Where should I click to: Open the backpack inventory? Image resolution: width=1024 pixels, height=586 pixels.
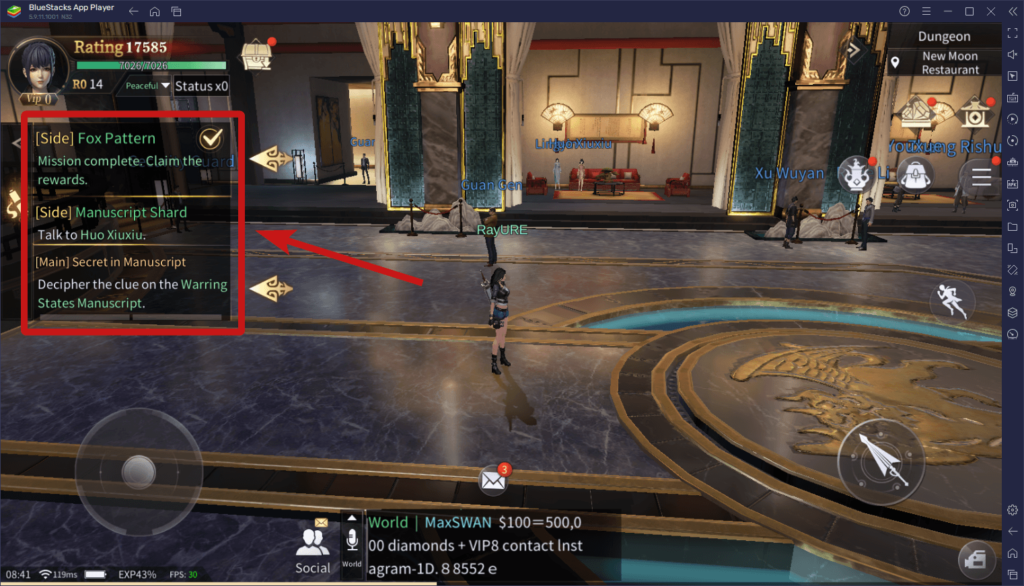point(914,177)
